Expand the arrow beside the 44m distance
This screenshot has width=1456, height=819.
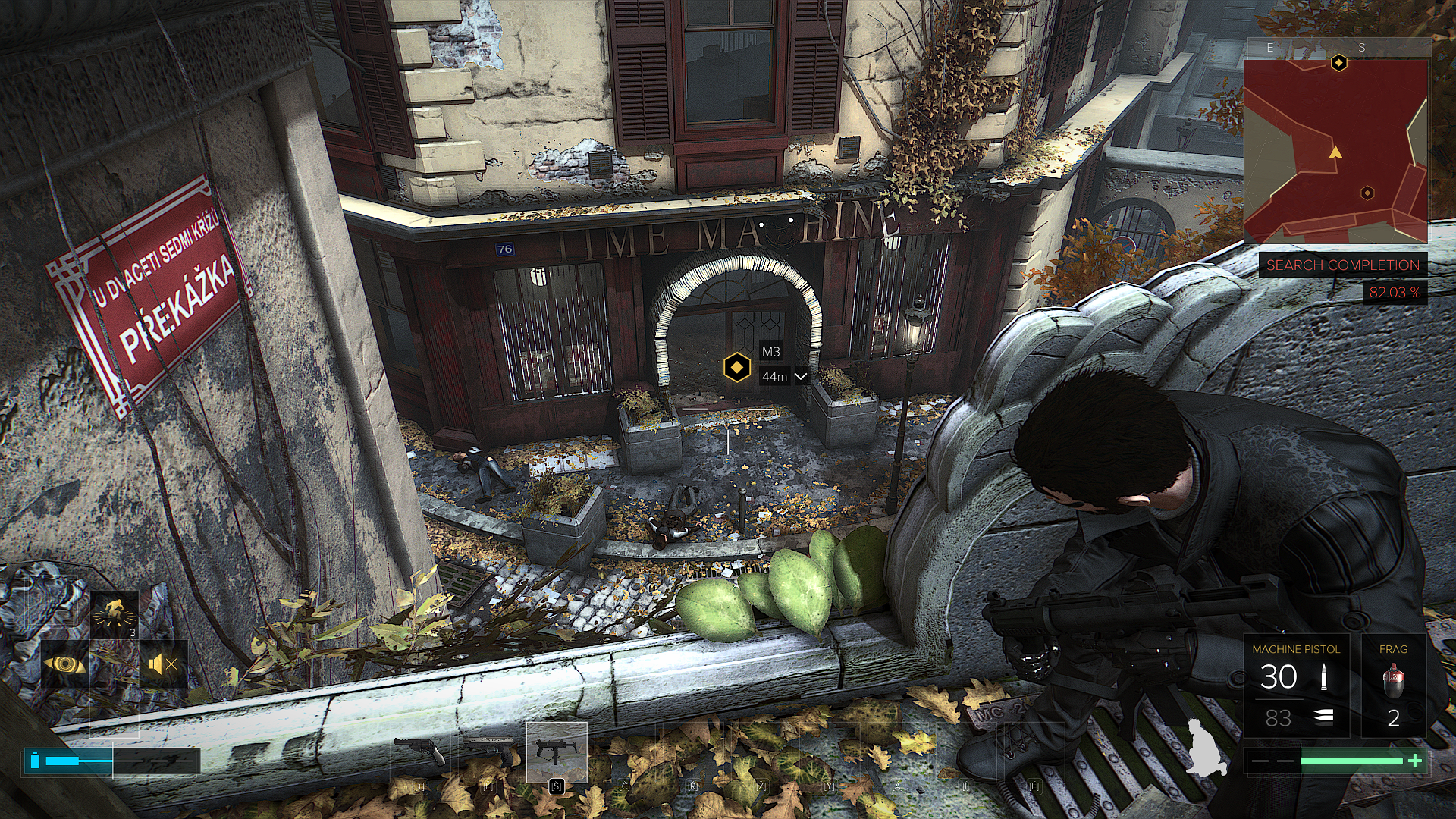(801, 376)
